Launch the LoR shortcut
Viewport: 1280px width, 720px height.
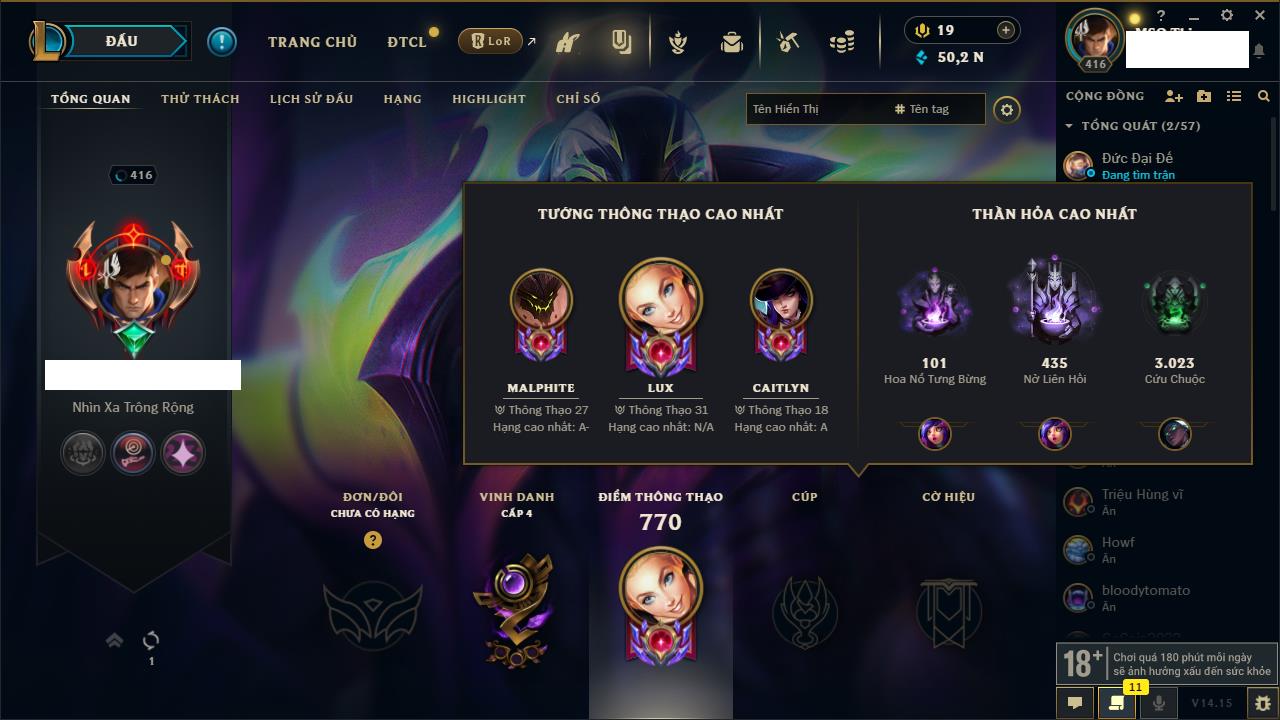tap(491, 42)
